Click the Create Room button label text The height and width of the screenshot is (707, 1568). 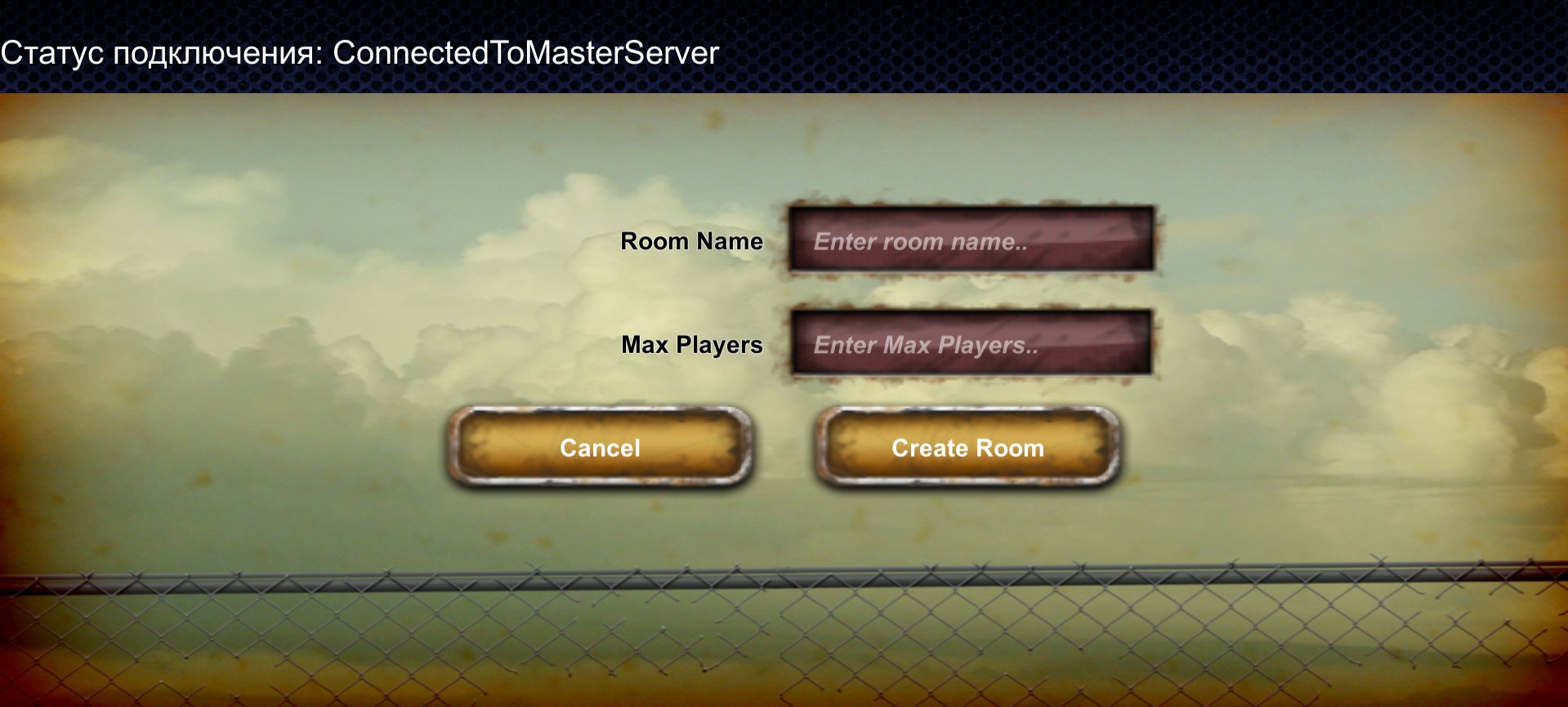(967, 448)
